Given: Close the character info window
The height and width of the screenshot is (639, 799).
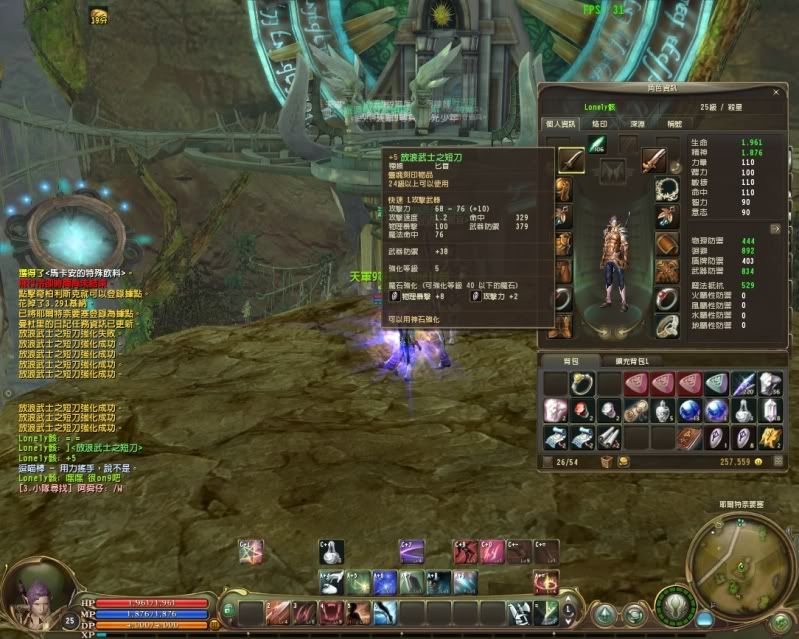Looking at the screenshot, I should click(x=776, y=90).
